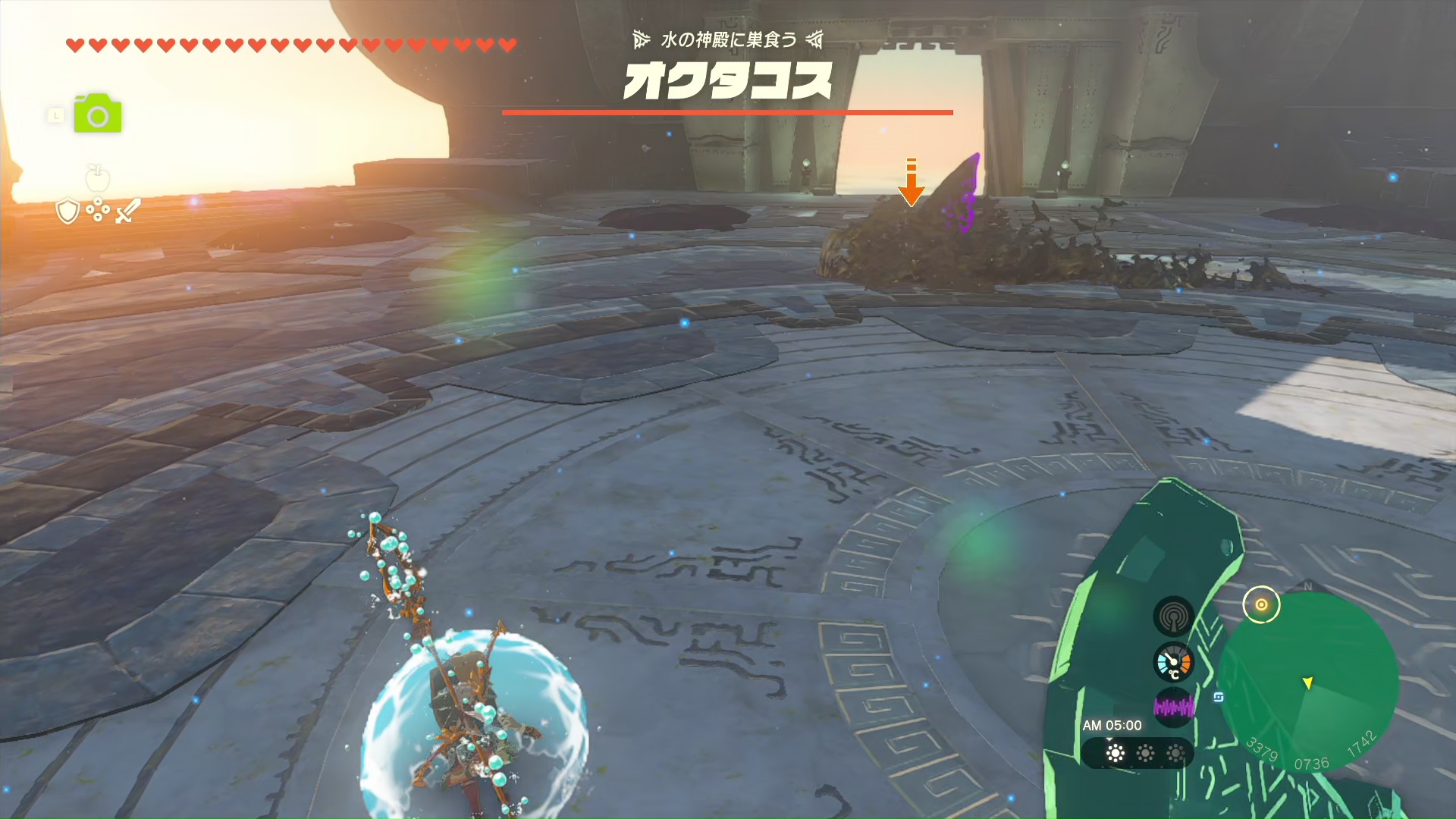1456x819 pixels.
Task: Choose the sword weapon quick-select icon
Action: pos(127,211)
